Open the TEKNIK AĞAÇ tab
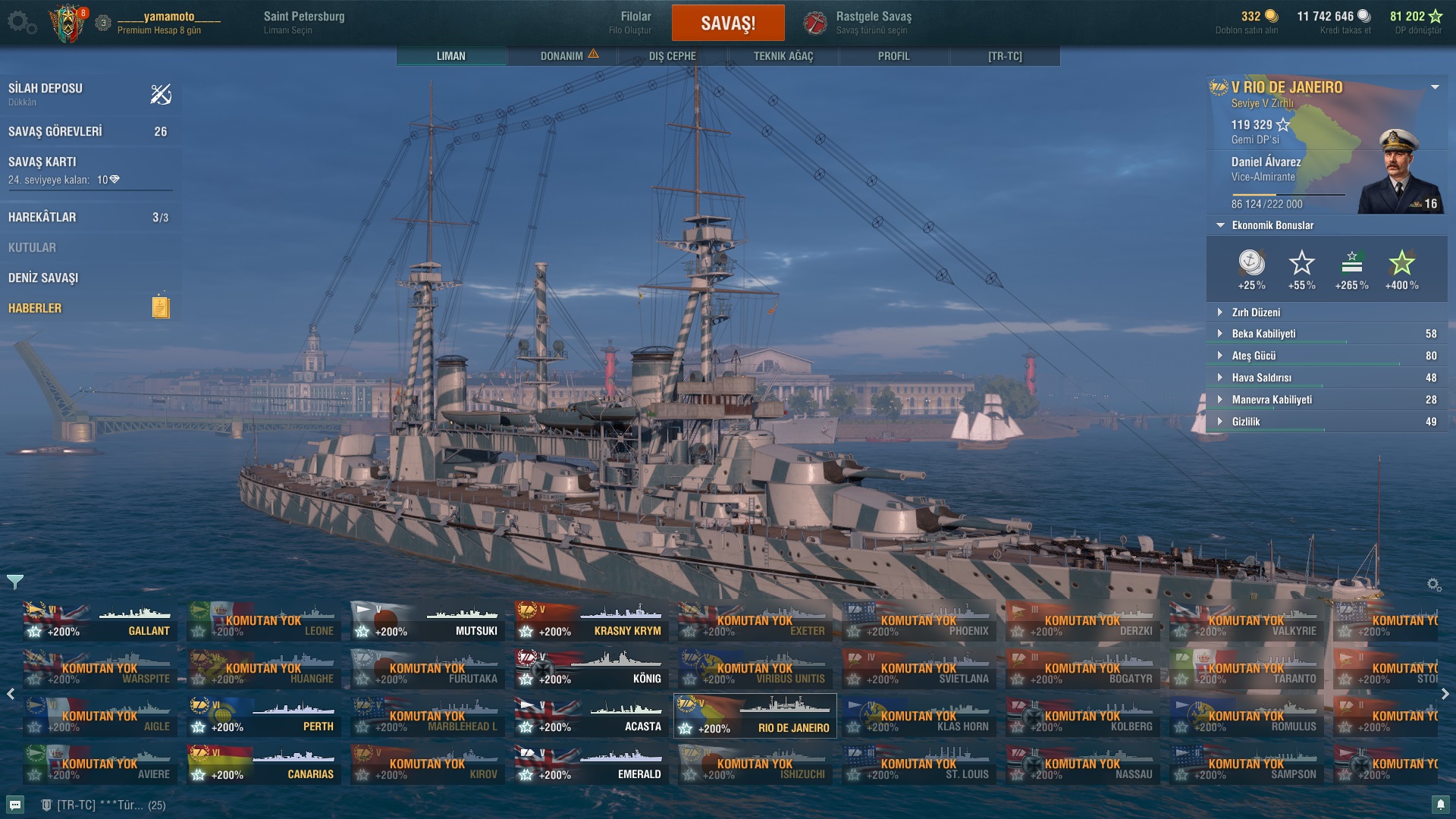Image resolution: width=1456 pixels, height=819 pixels. (783, 56)
